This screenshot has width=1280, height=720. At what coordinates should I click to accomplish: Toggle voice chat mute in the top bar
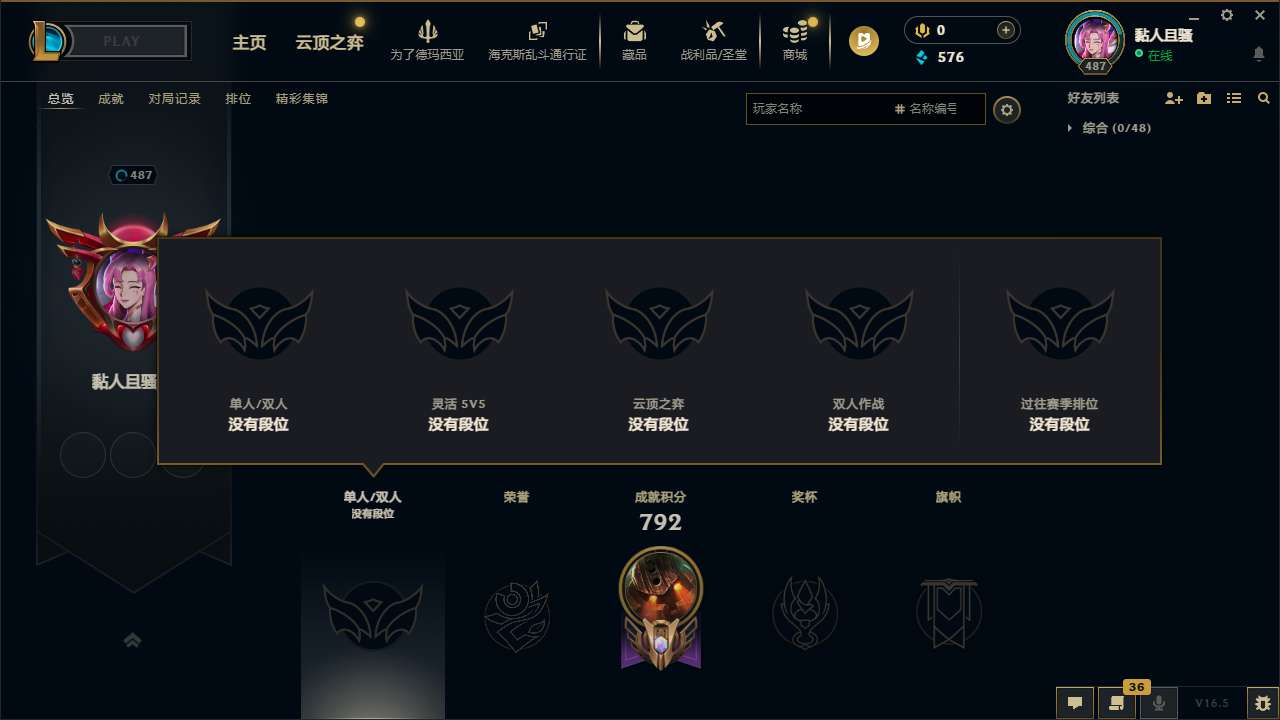920,30
